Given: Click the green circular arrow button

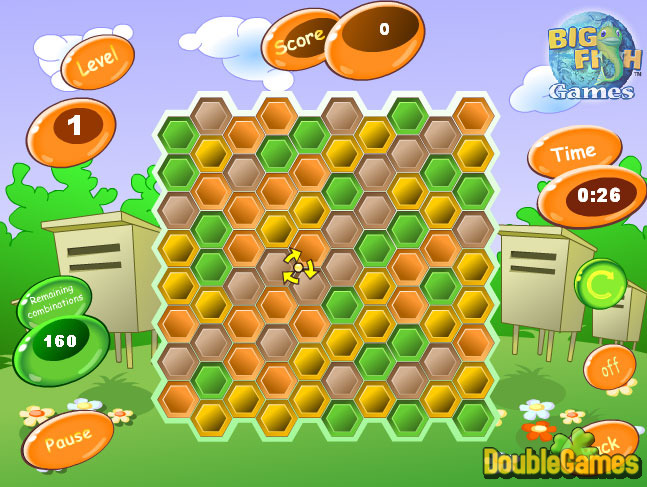Looking at the screenshot, I should pos(600,284).
